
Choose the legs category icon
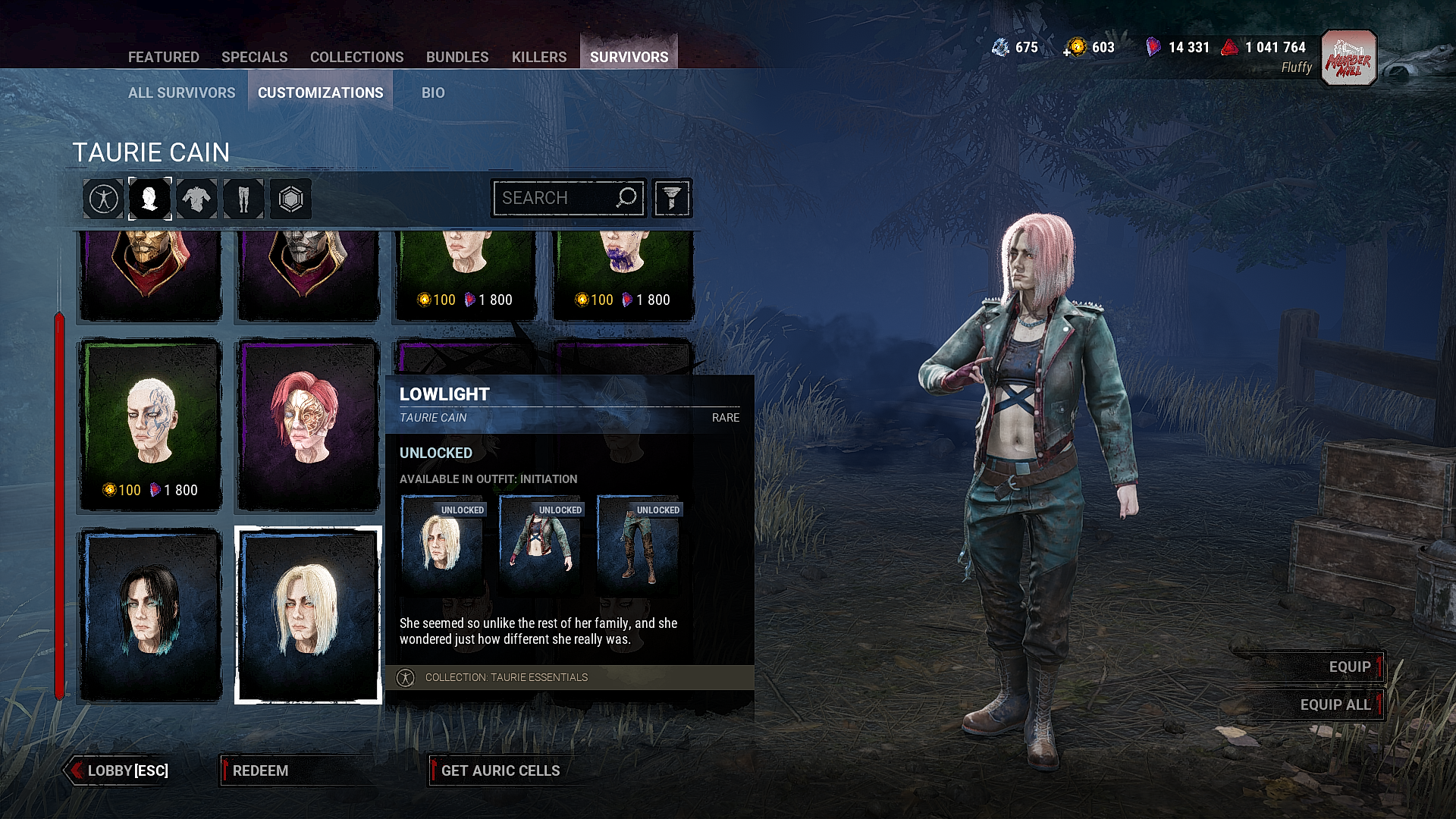pos(243,199)
